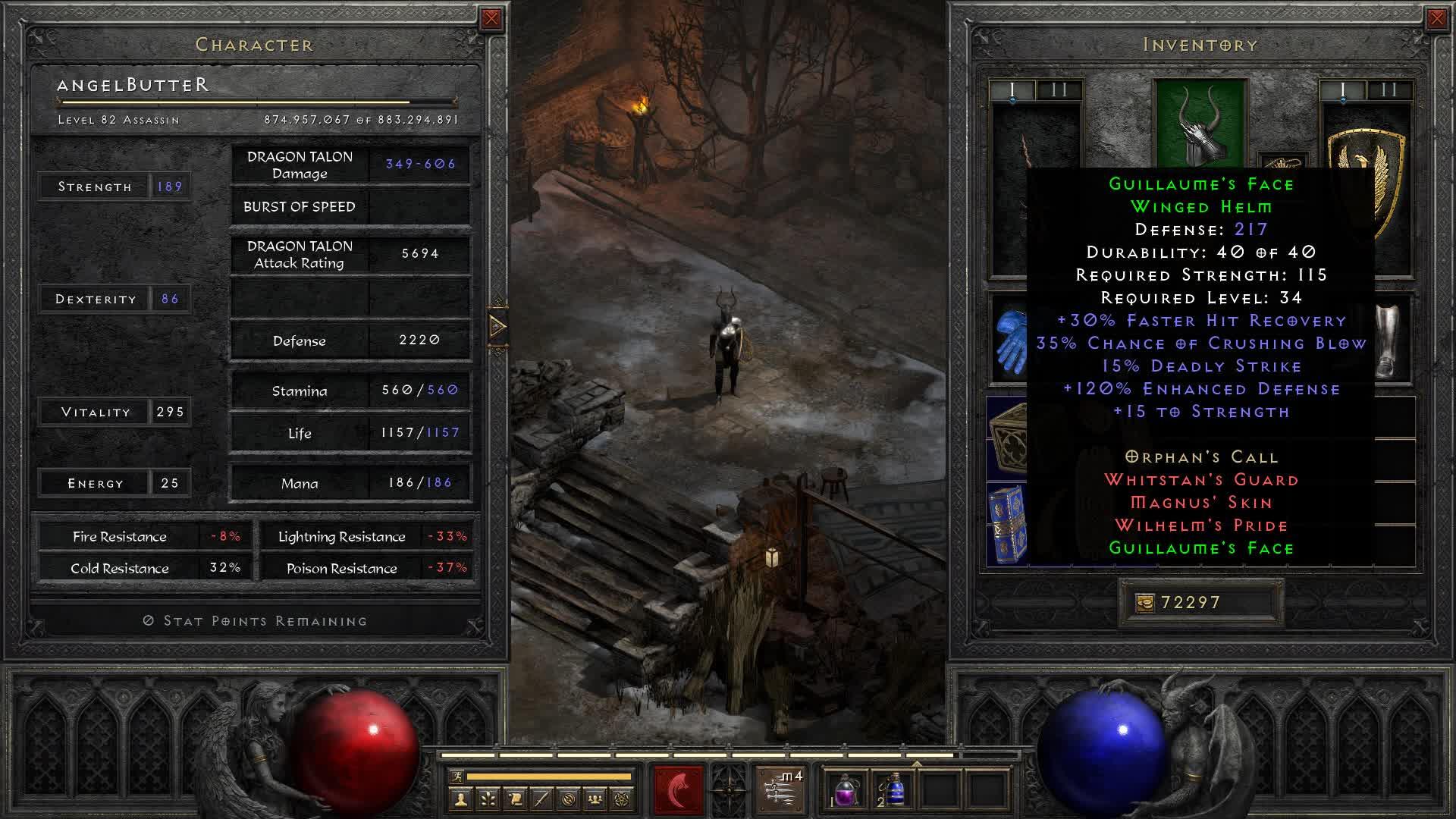The height and width of the screenshot is (819, 1456).
Task: Select the Guillaume's Face helm slot
Action: coord(1199,124)
